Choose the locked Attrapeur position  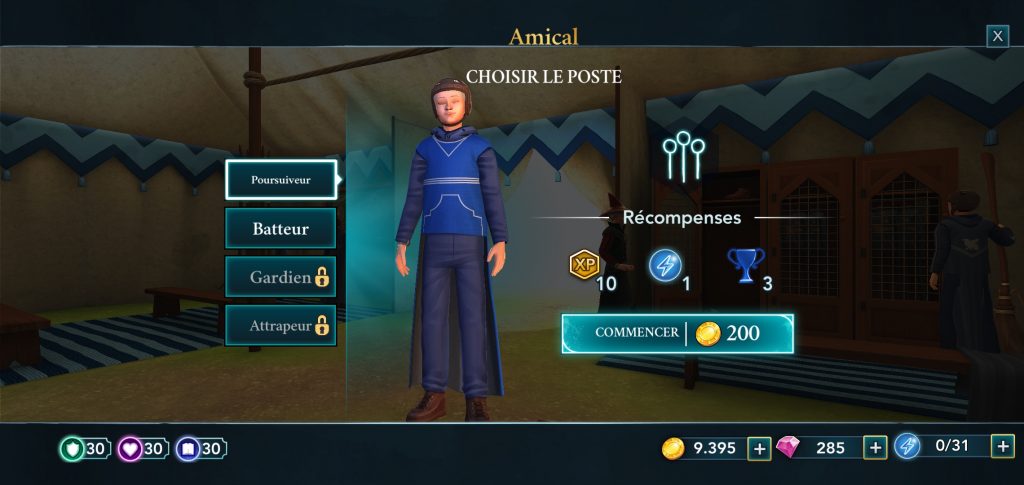click(x=281, y=325)
